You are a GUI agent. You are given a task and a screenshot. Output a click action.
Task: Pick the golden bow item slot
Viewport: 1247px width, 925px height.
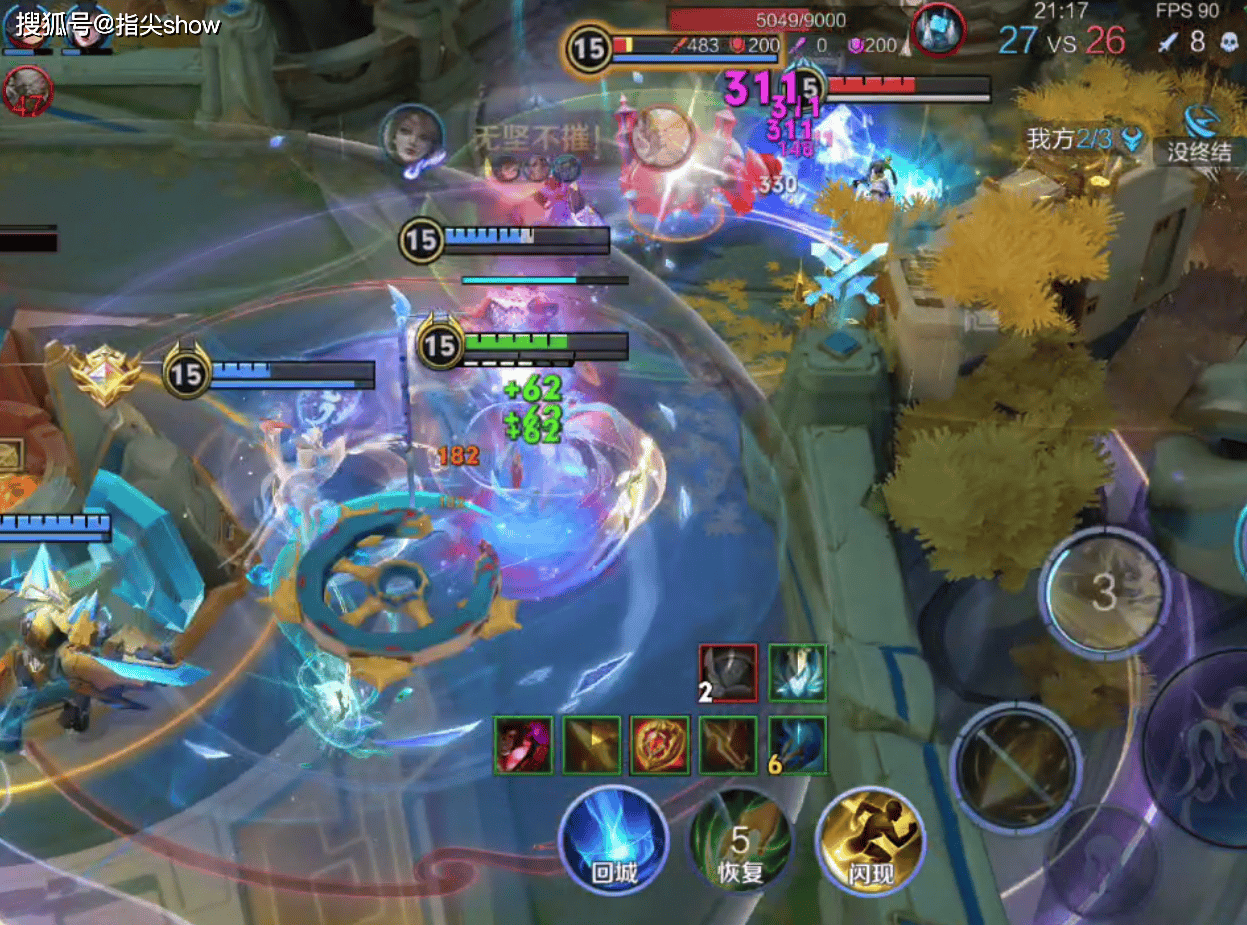coord(728,745)
